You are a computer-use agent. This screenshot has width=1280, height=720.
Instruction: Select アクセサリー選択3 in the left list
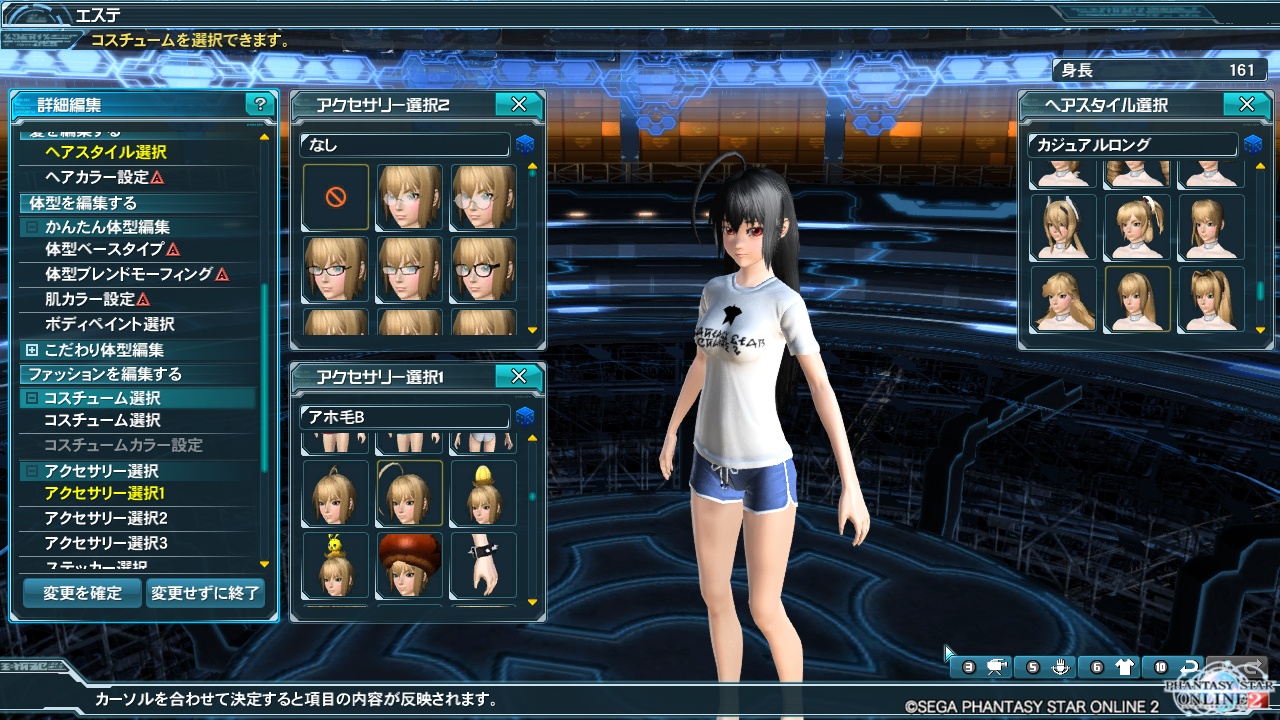click(x=106, y=543)
